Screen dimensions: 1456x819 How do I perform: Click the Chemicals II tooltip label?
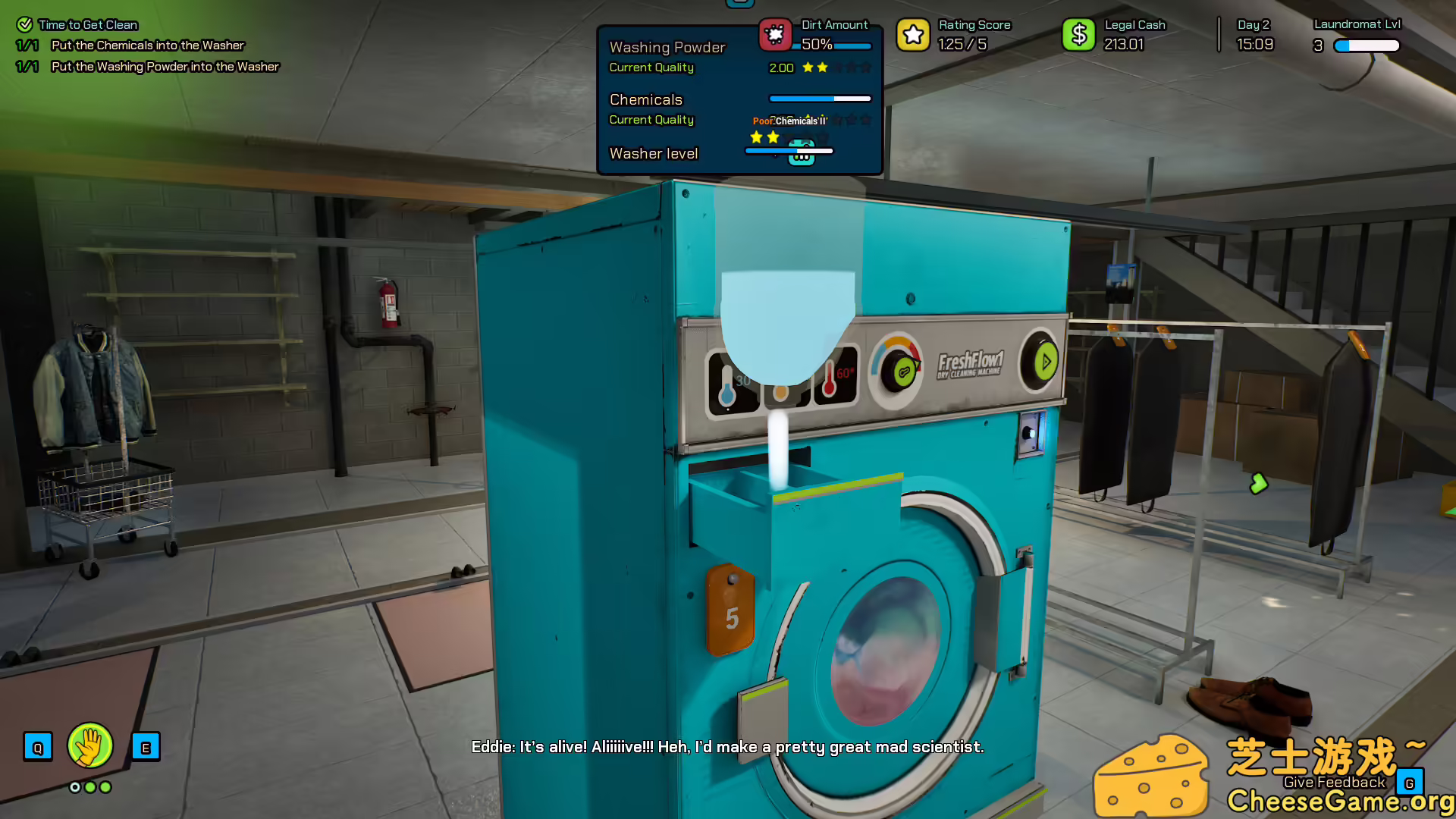799,121
